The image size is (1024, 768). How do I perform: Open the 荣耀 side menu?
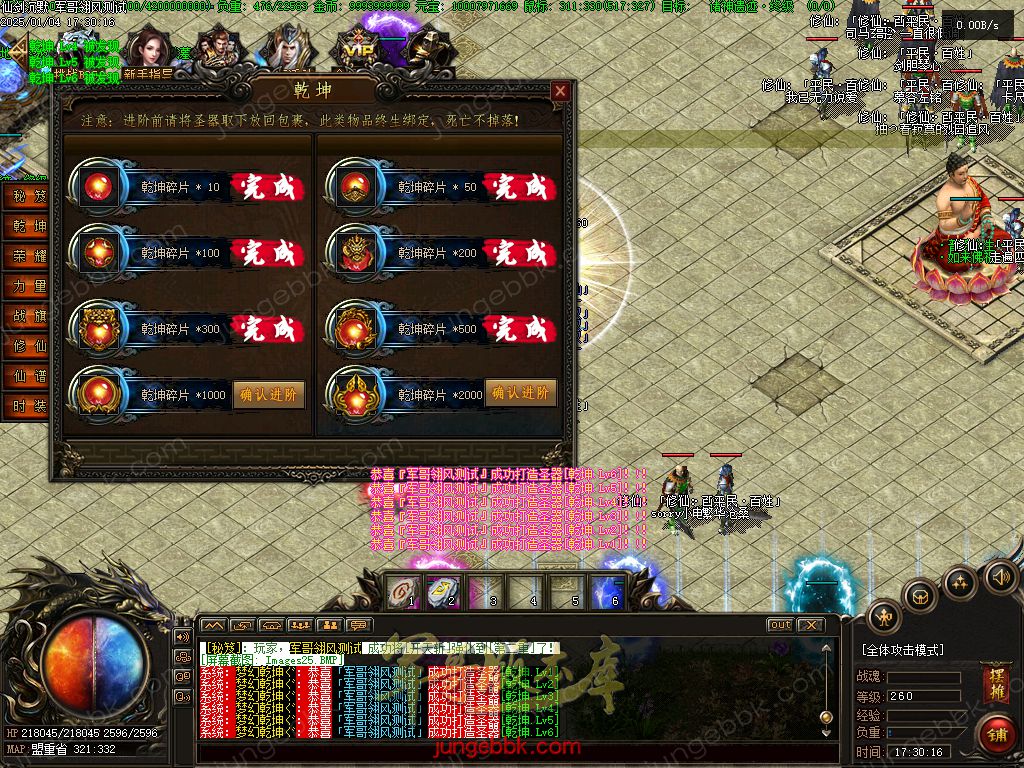(x=29, y=256)
